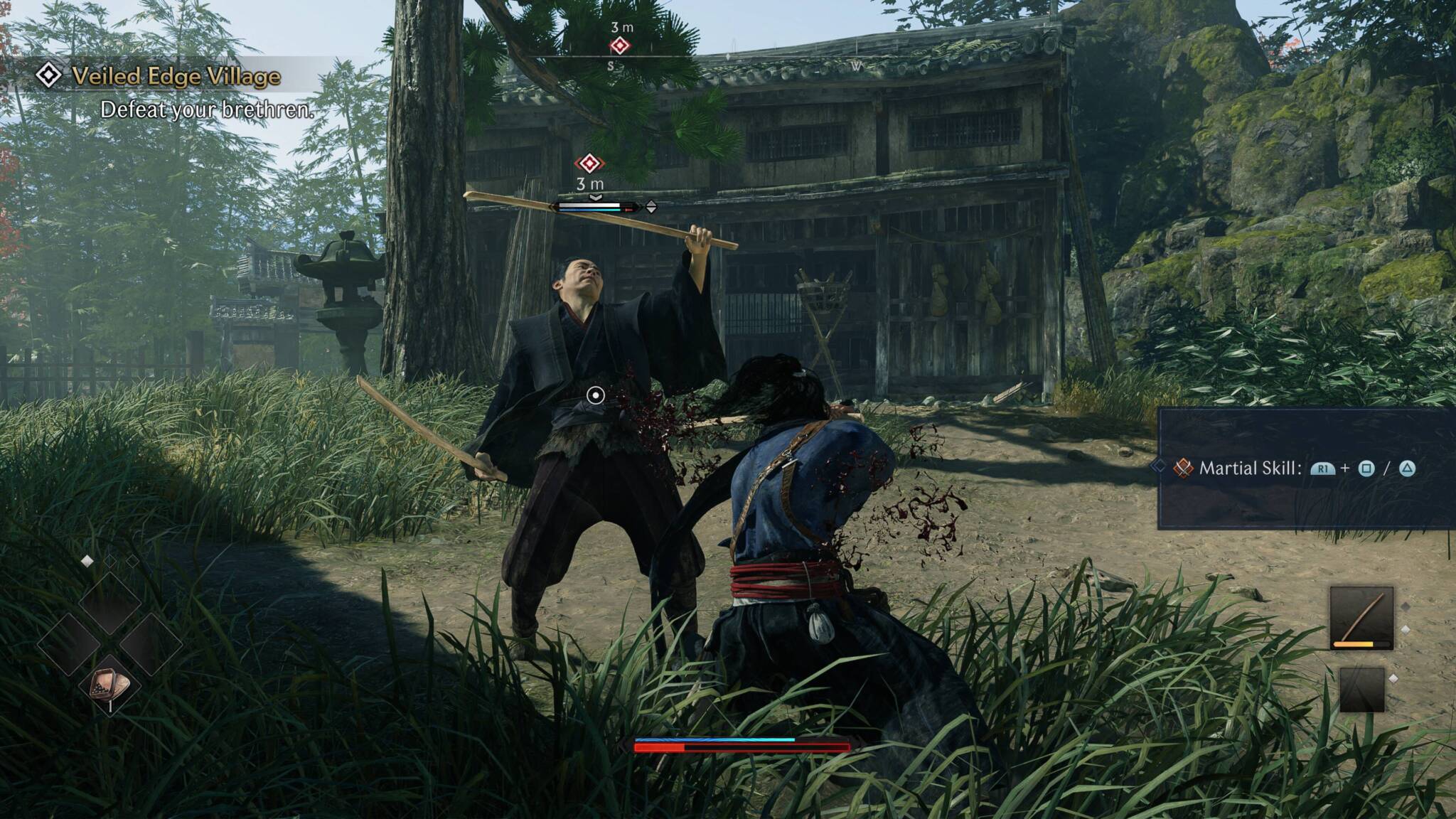Toggle the white diamond beside the lower item slot
Screen dimensions: 1456x819
pos(1394,679)
